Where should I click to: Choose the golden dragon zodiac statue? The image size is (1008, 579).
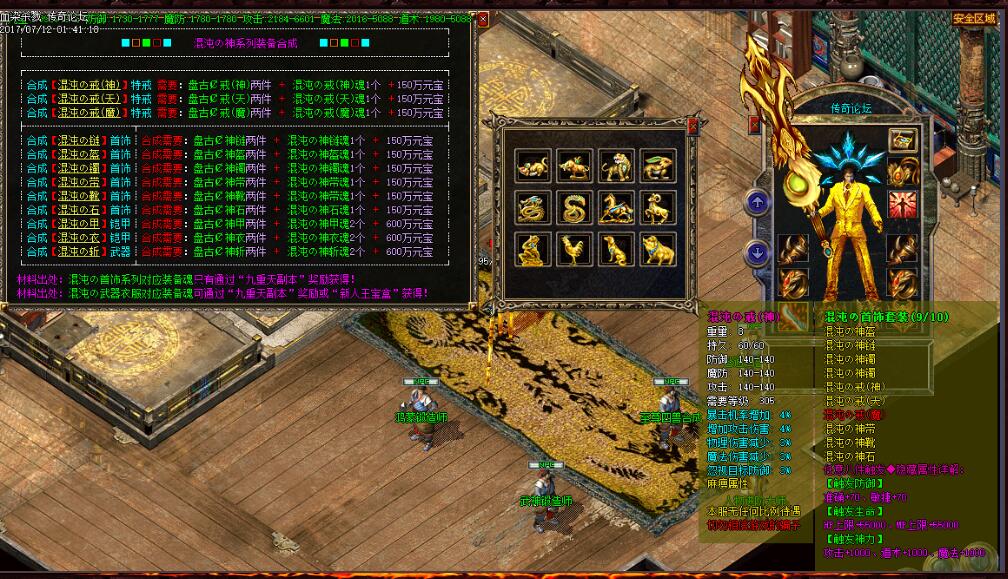point(532,208)
